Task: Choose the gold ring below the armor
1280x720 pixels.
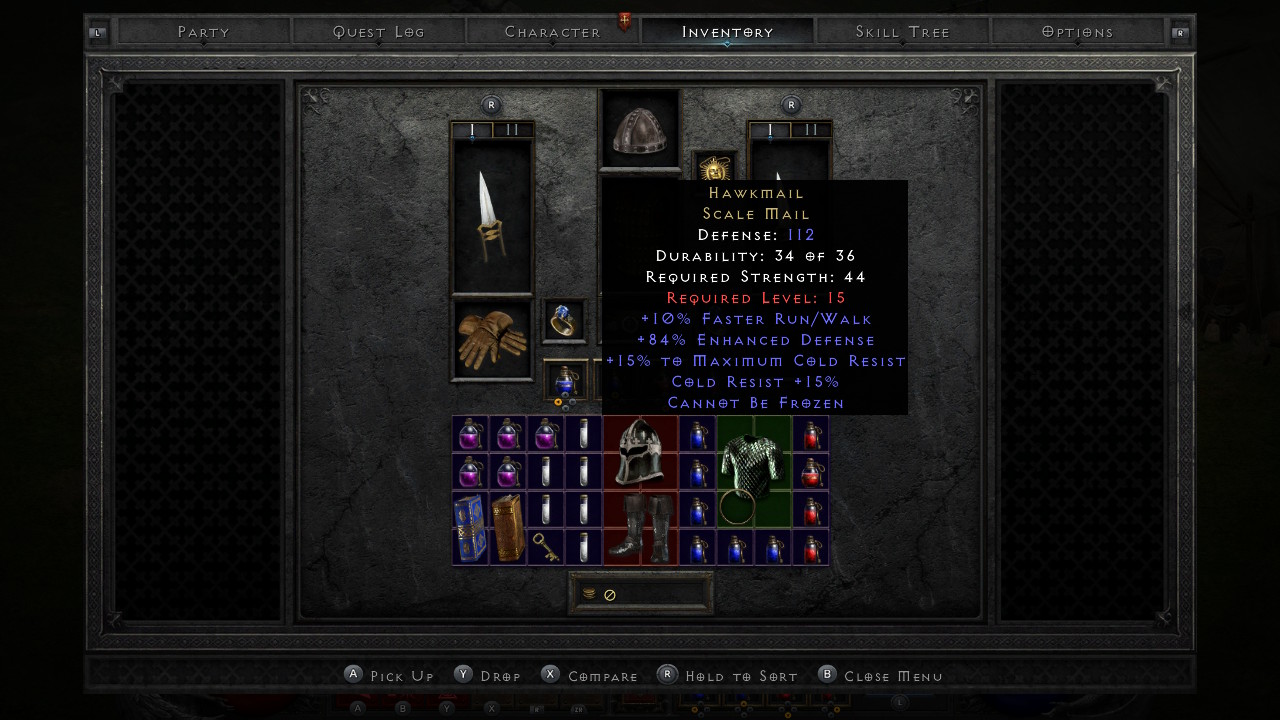Action: [736, 509]
